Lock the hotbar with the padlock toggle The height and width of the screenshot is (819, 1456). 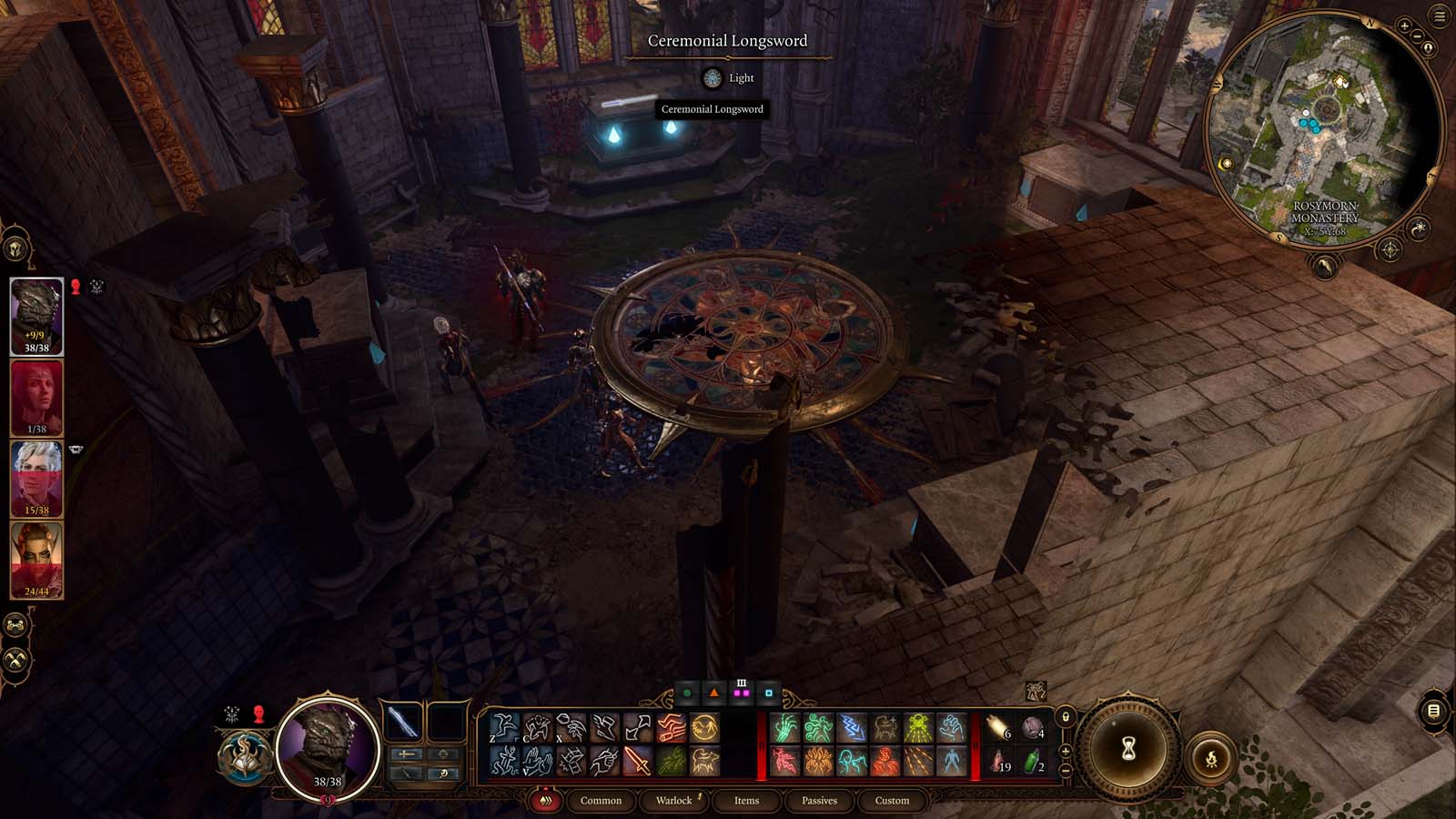[x=1066, y=717]
